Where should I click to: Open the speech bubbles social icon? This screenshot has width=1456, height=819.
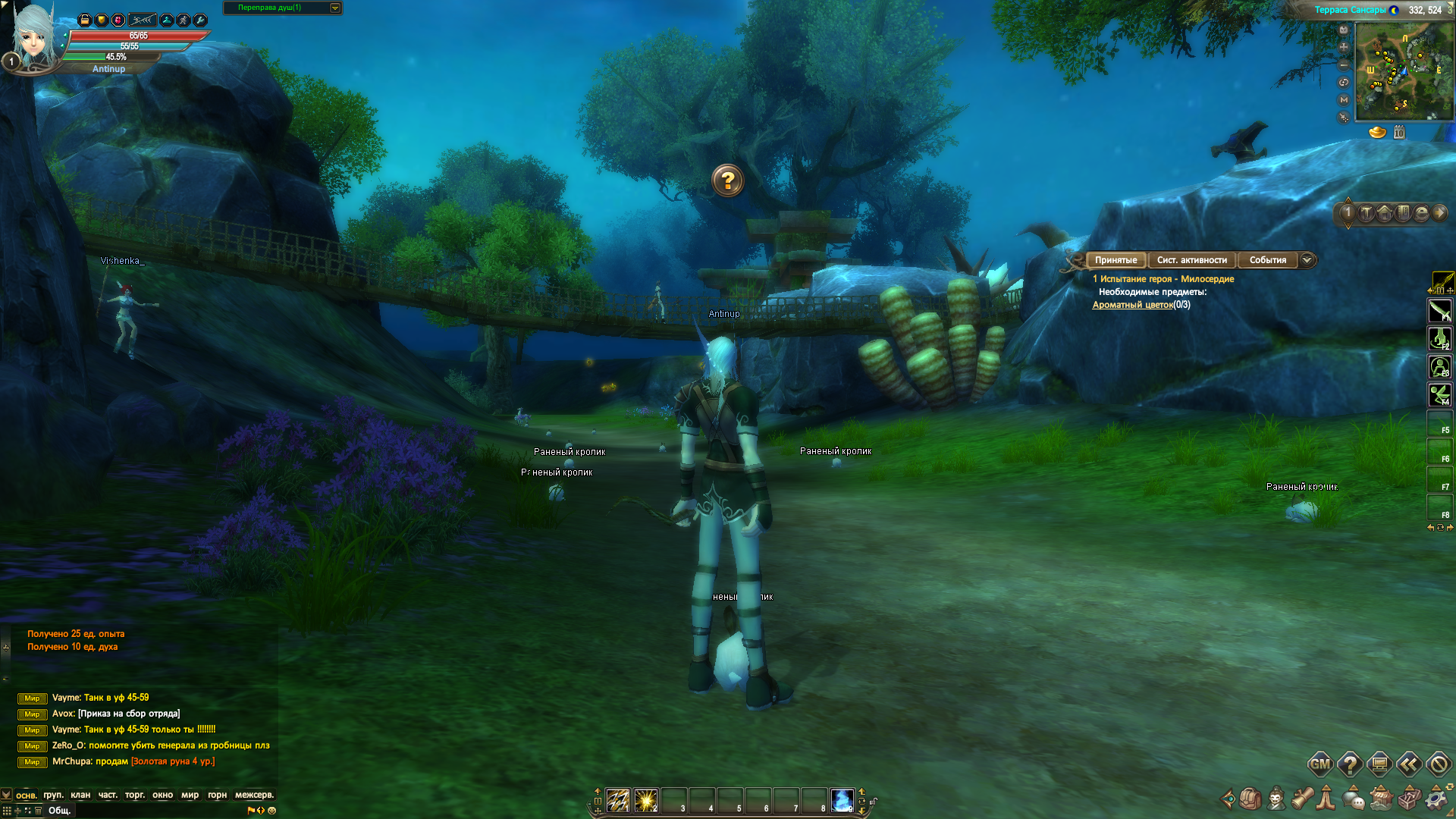[x=1353, y=799]
